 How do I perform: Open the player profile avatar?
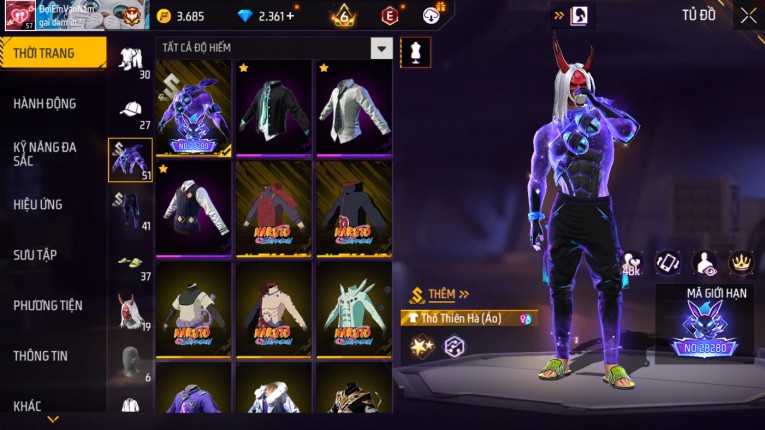pos(18,14)
